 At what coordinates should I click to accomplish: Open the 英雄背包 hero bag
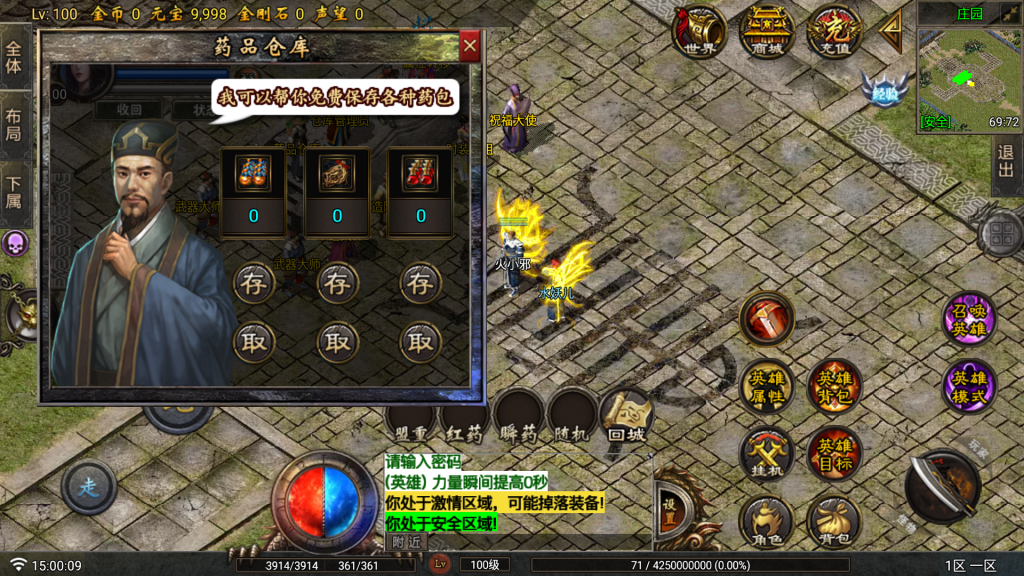834,386
